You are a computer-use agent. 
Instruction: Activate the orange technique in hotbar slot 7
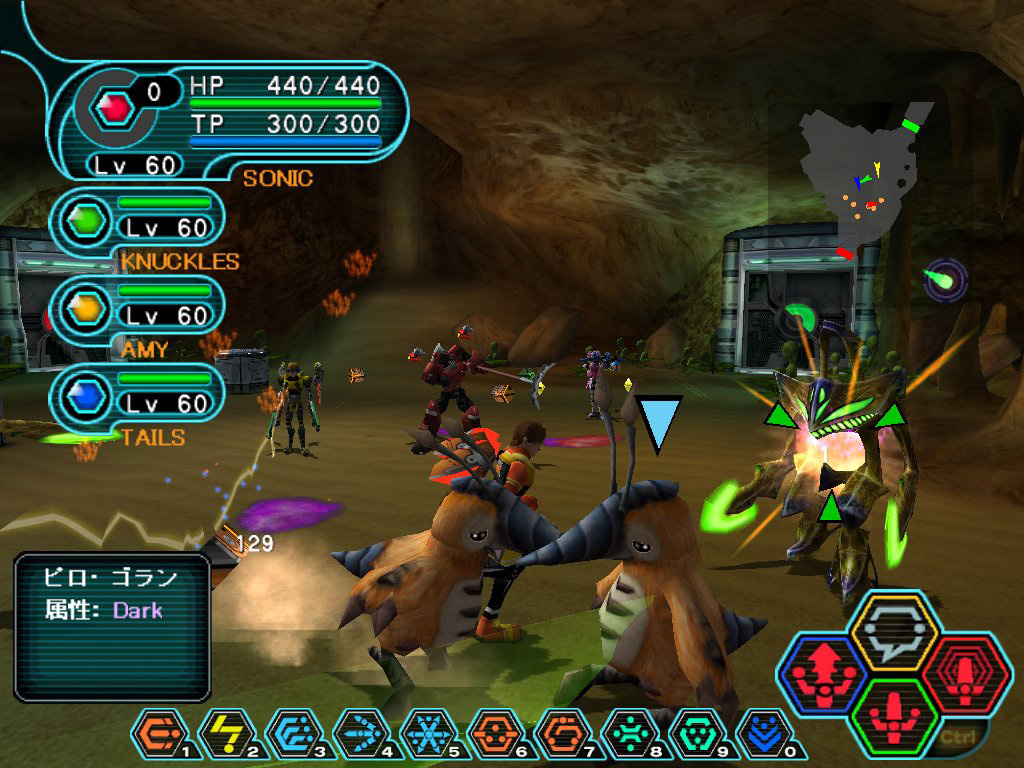562,737
